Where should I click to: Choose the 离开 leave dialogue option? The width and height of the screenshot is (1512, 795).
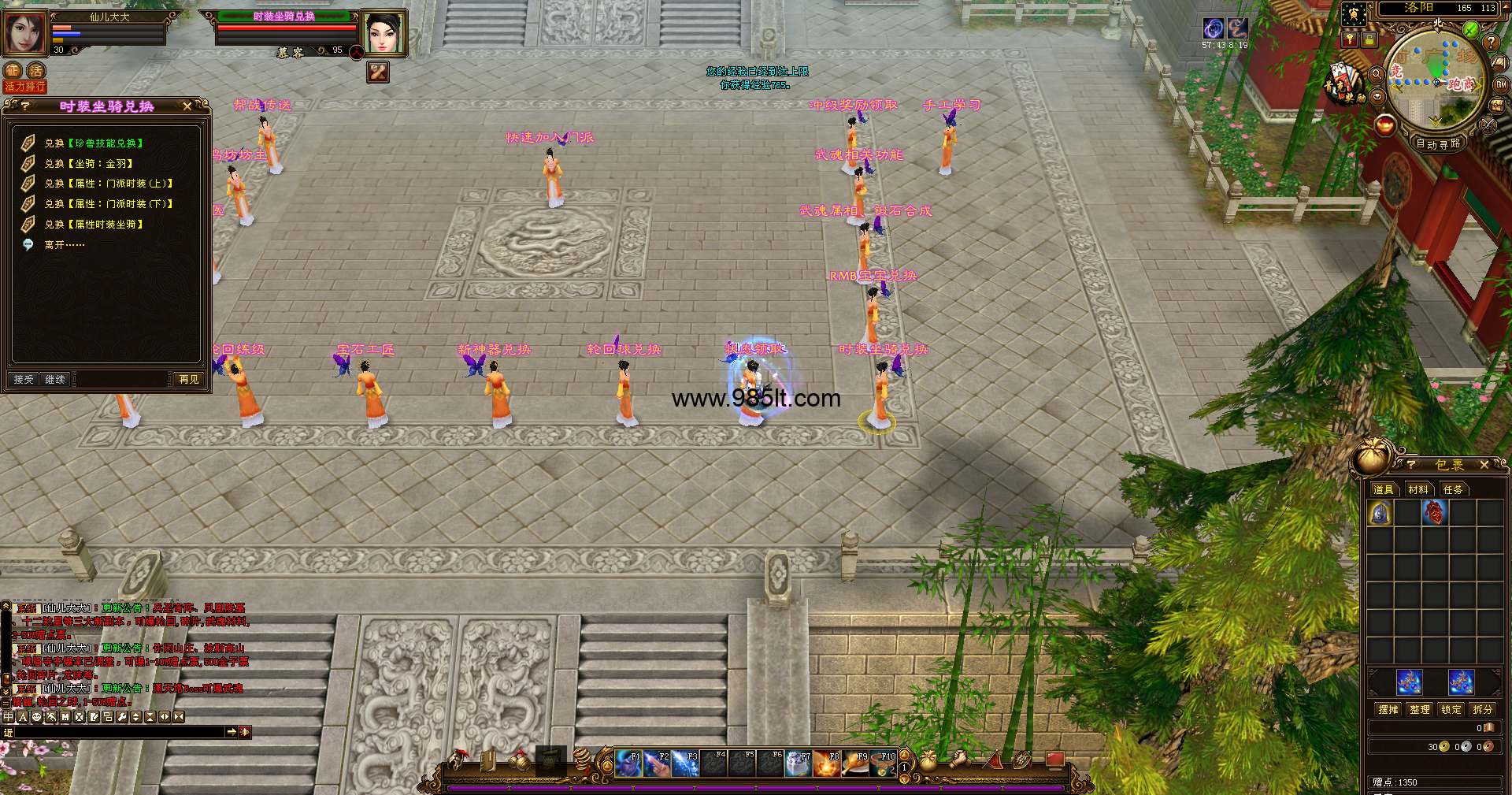(x=64, y=245)
